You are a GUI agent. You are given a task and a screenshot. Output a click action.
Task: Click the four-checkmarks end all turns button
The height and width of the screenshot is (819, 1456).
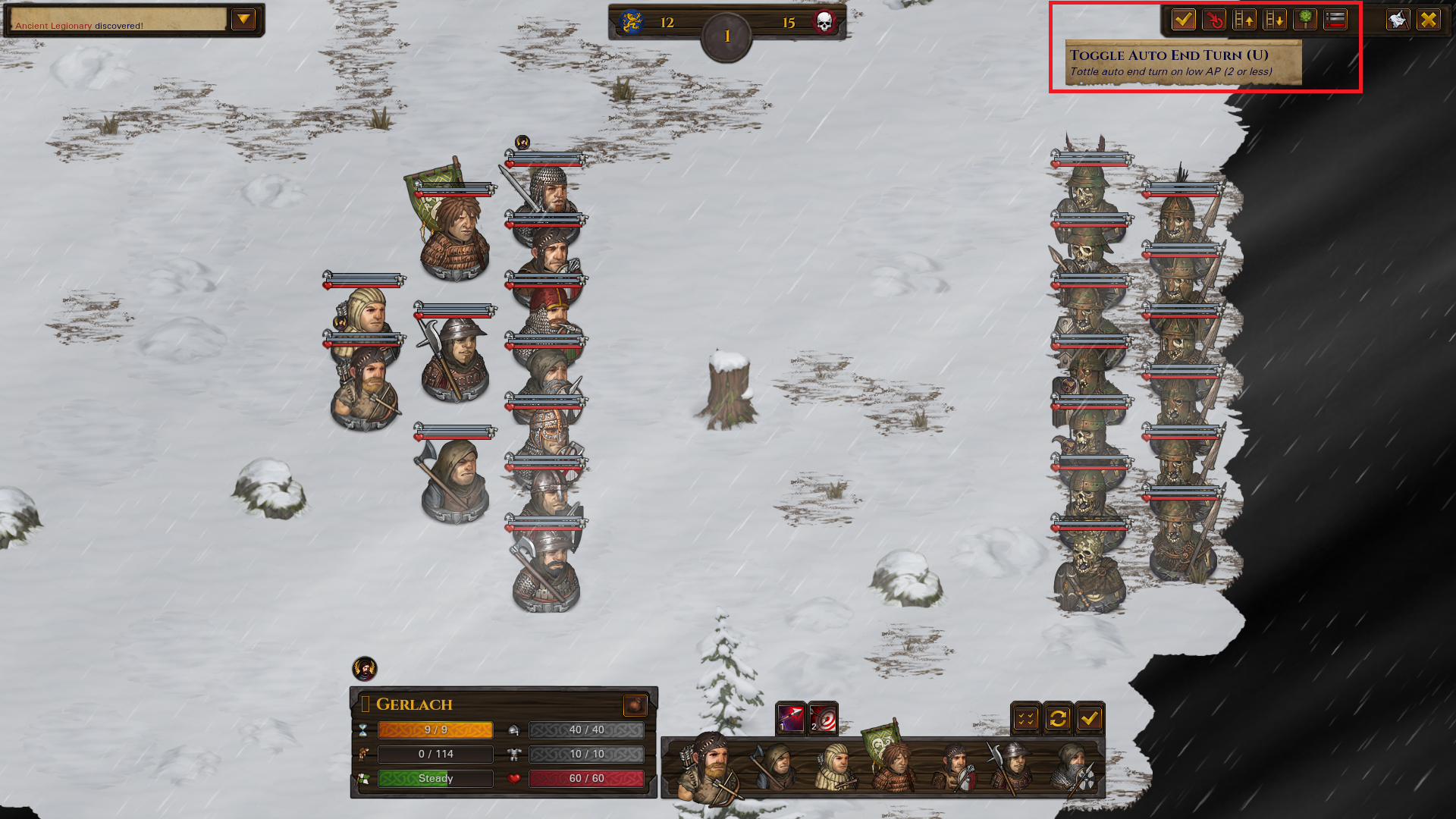tap(1026, 718)
